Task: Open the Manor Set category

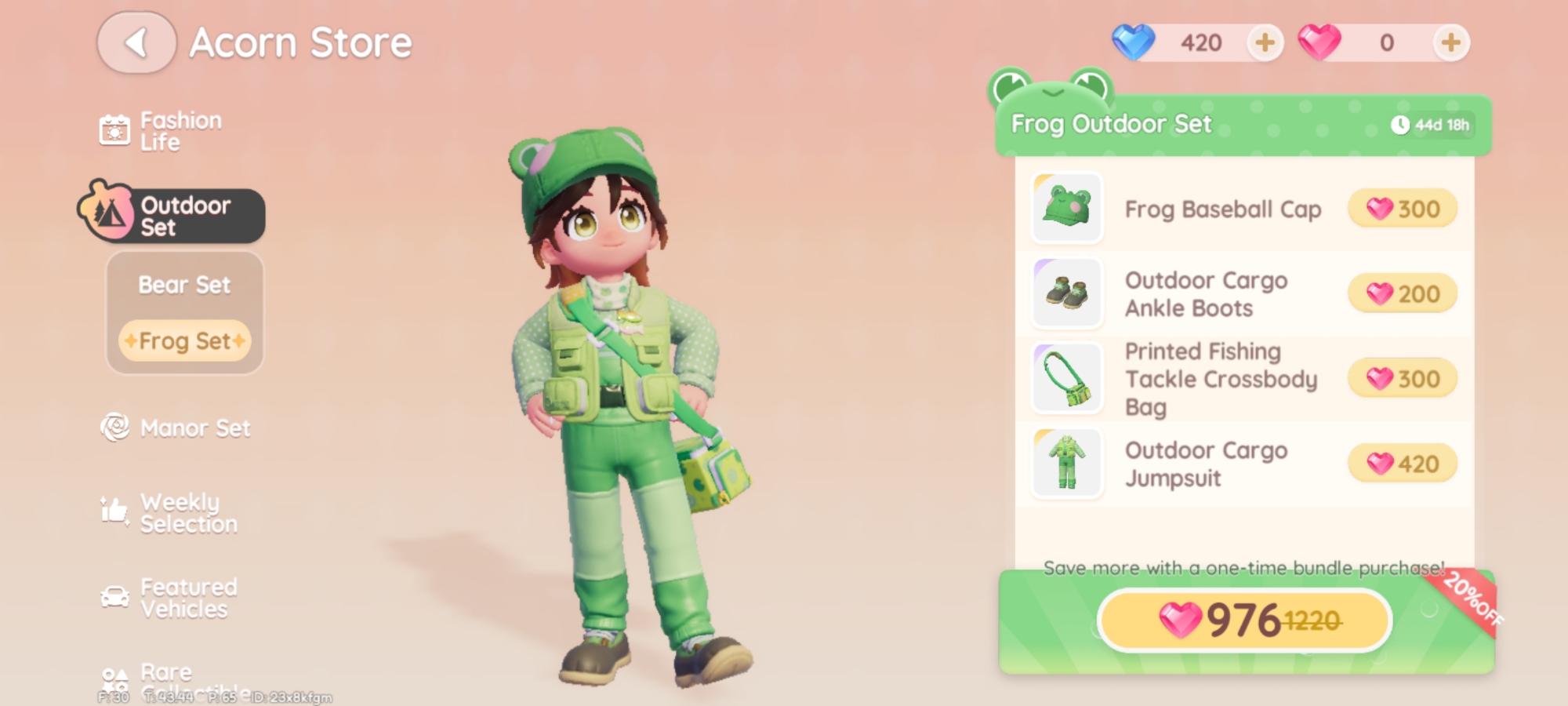Action: click(x=176, y=428)
